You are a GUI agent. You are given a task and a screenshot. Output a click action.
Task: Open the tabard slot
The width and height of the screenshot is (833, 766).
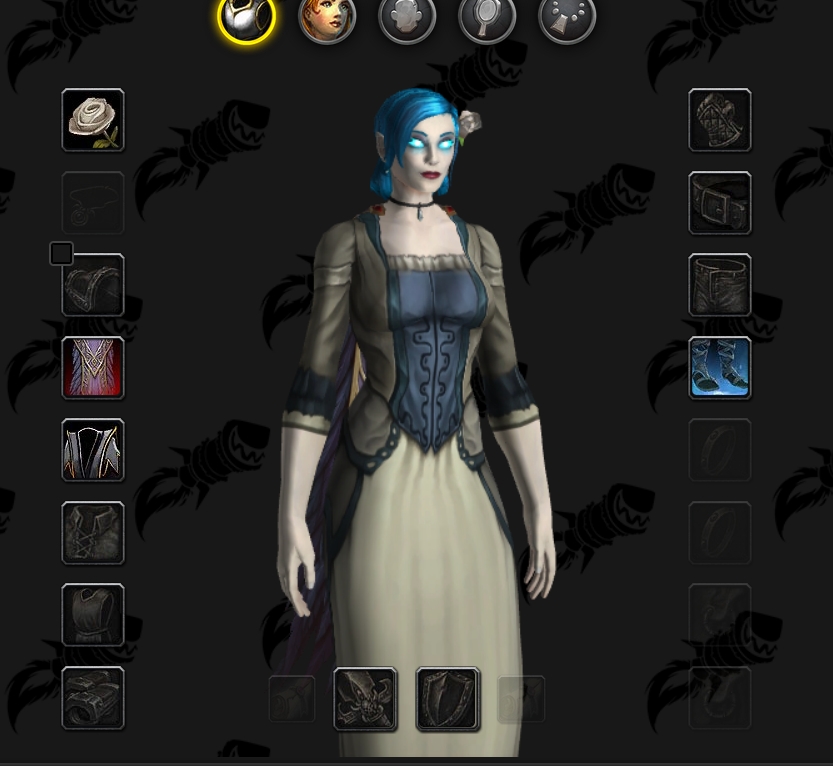93,615
